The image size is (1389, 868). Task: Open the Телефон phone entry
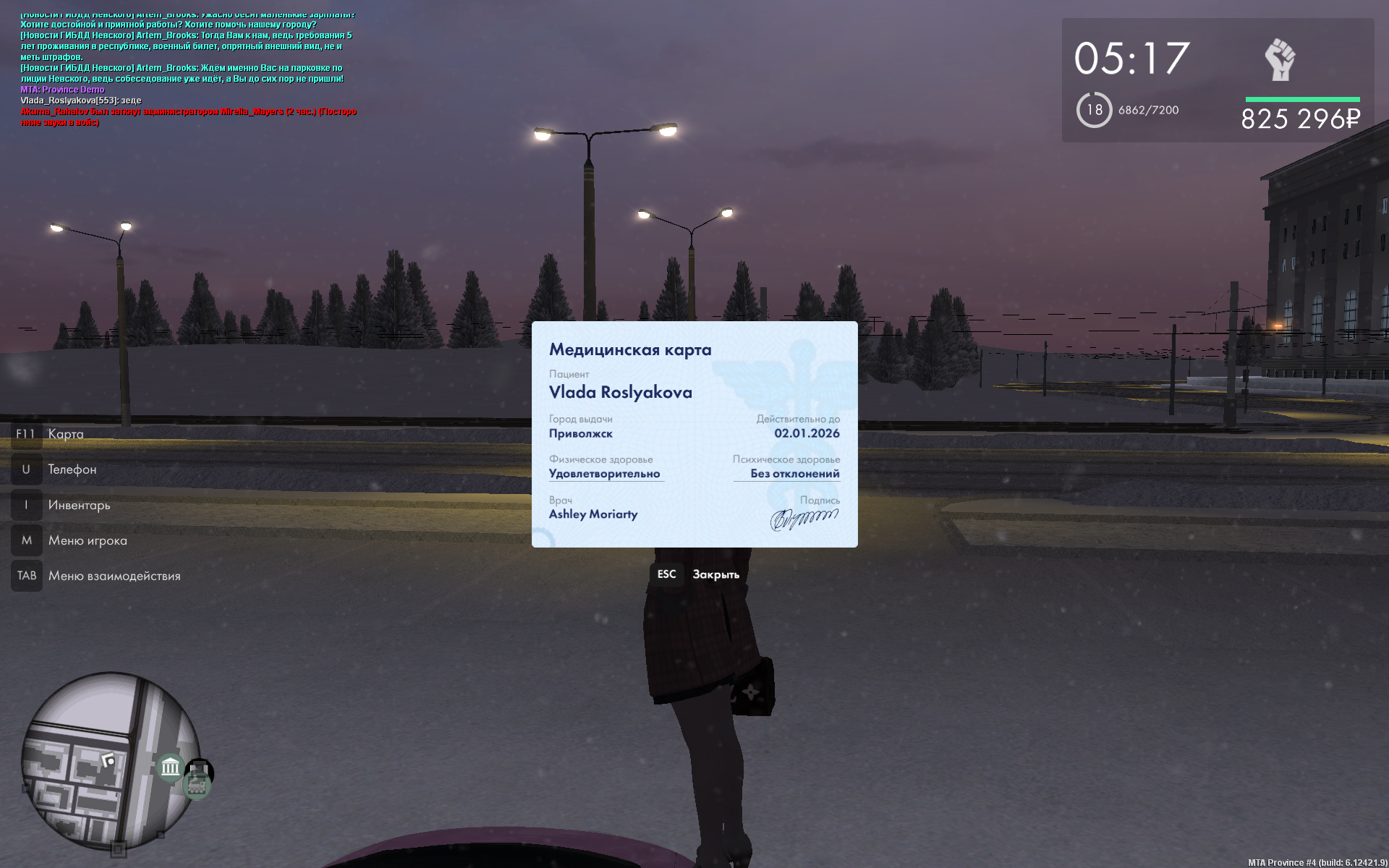(x=72, y=469)
